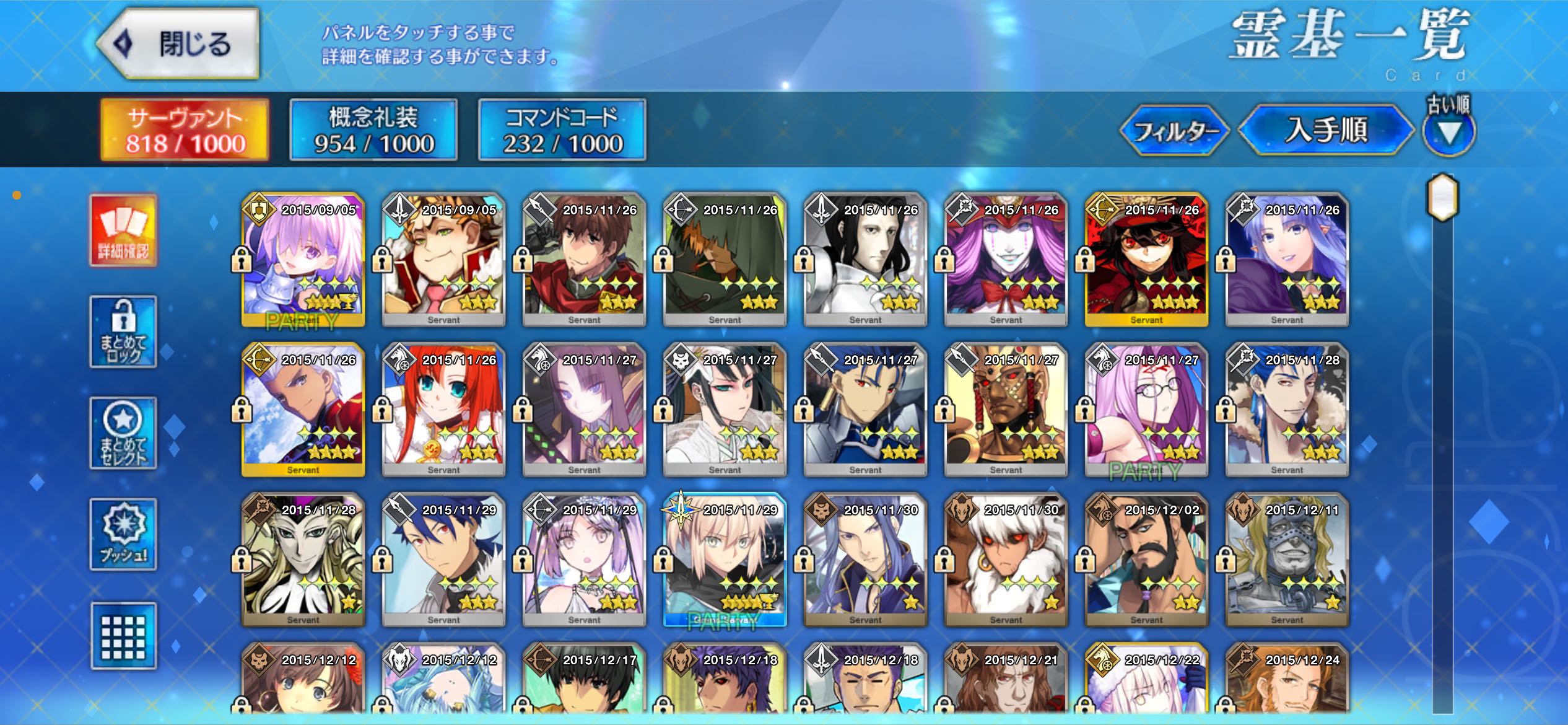1568x725 pixels.
Task: Open the white-haired Emiya archer card
Action: click(303, 410)
